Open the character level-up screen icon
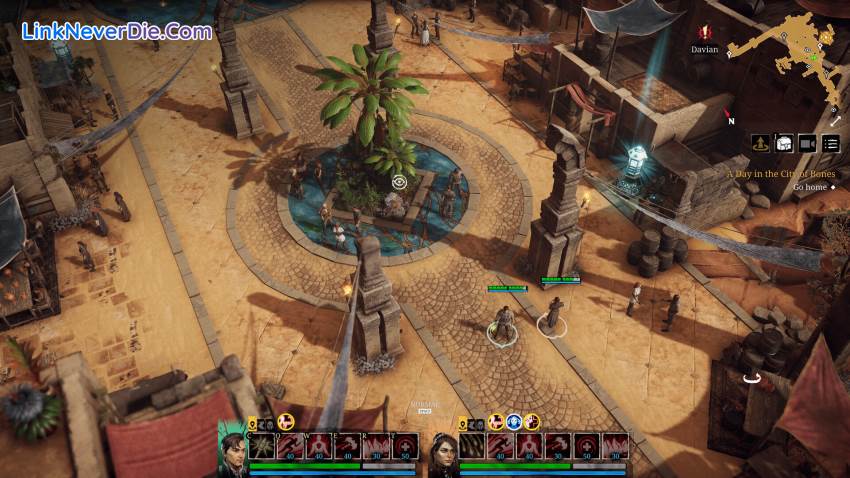 pyautogui.click(x=761, y=143)
